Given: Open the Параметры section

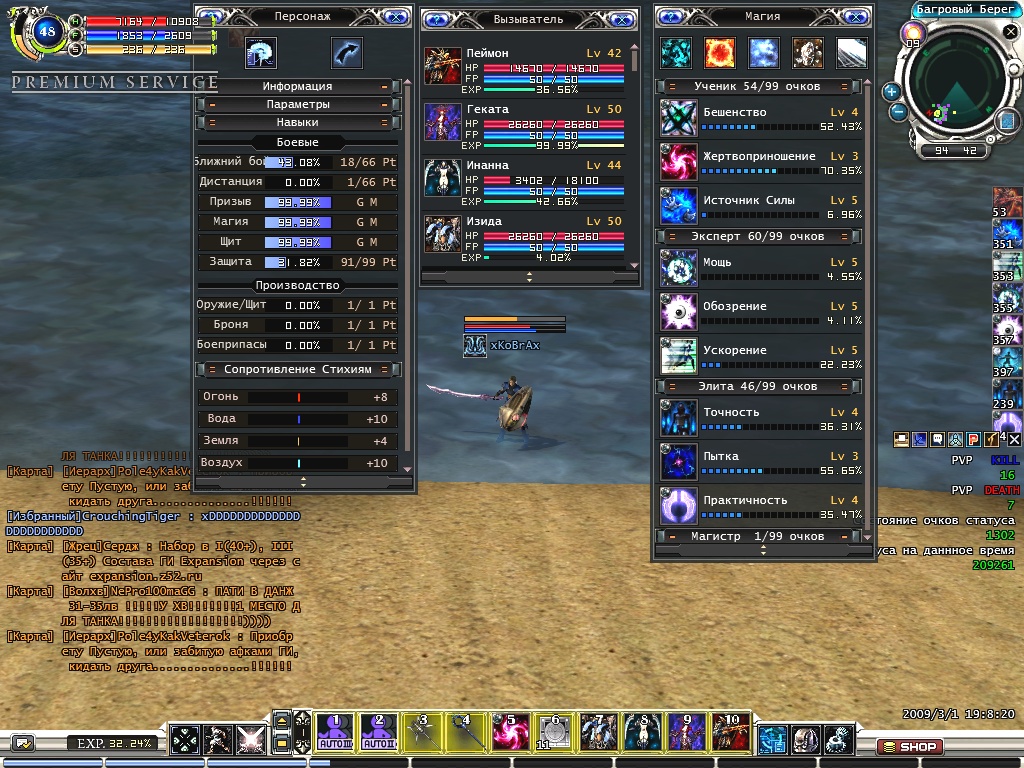Looking at the screenshot, I should [298, 104].
